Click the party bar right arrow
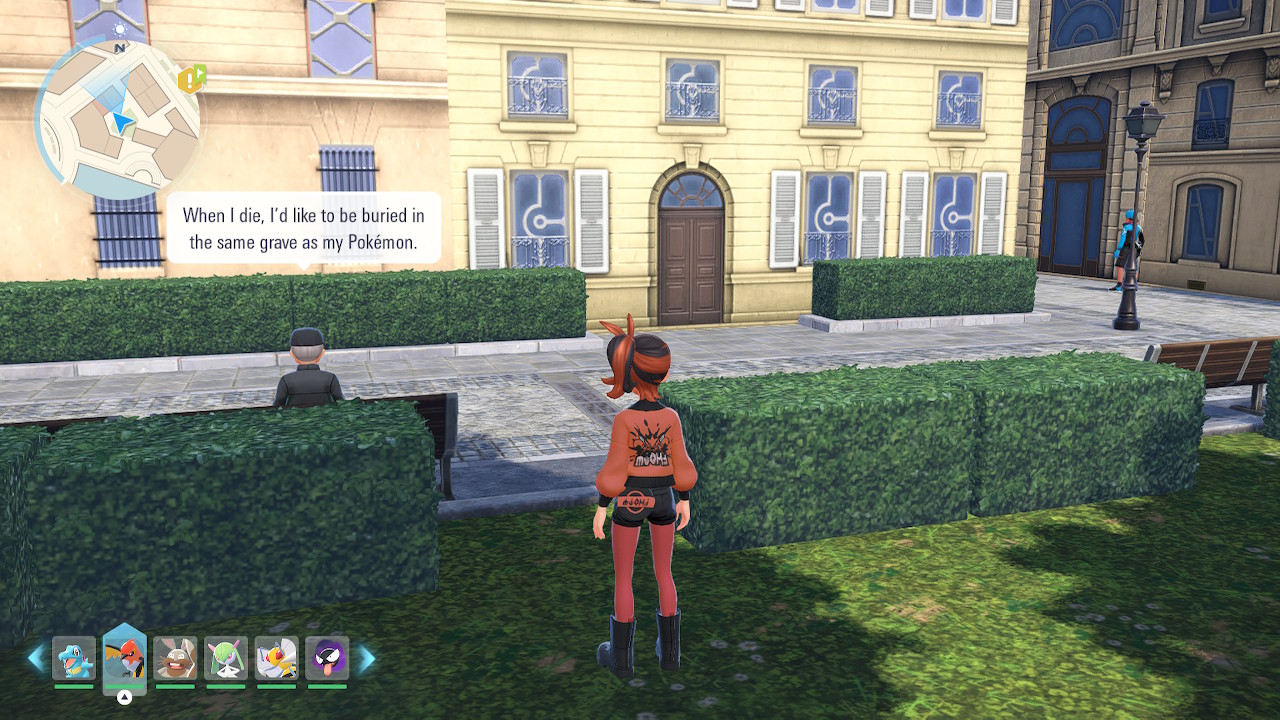Viewport: 1280px width, 720px height. click(x=366, y=658)
